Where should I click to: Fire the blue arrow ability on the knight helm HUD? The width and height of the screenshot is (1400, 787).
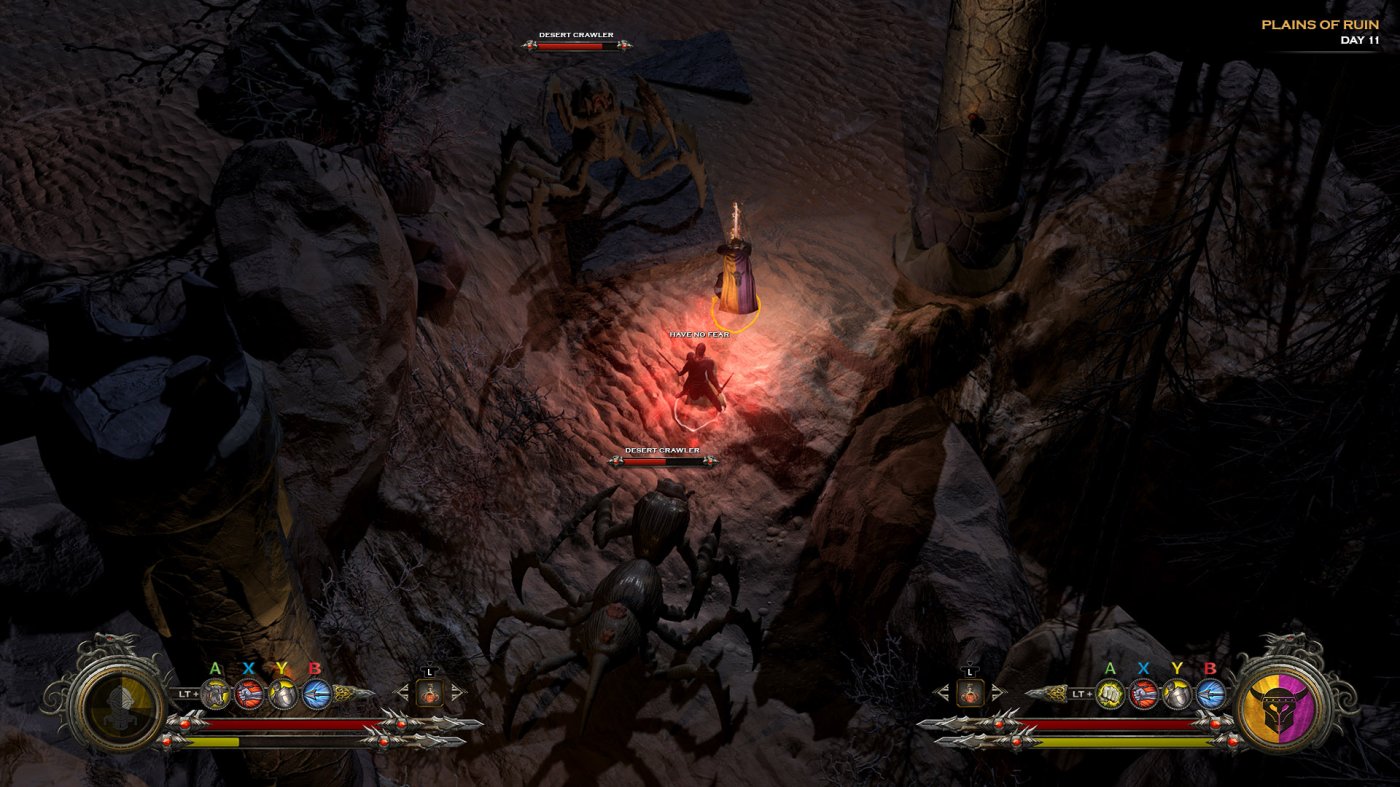click(316, 693)
